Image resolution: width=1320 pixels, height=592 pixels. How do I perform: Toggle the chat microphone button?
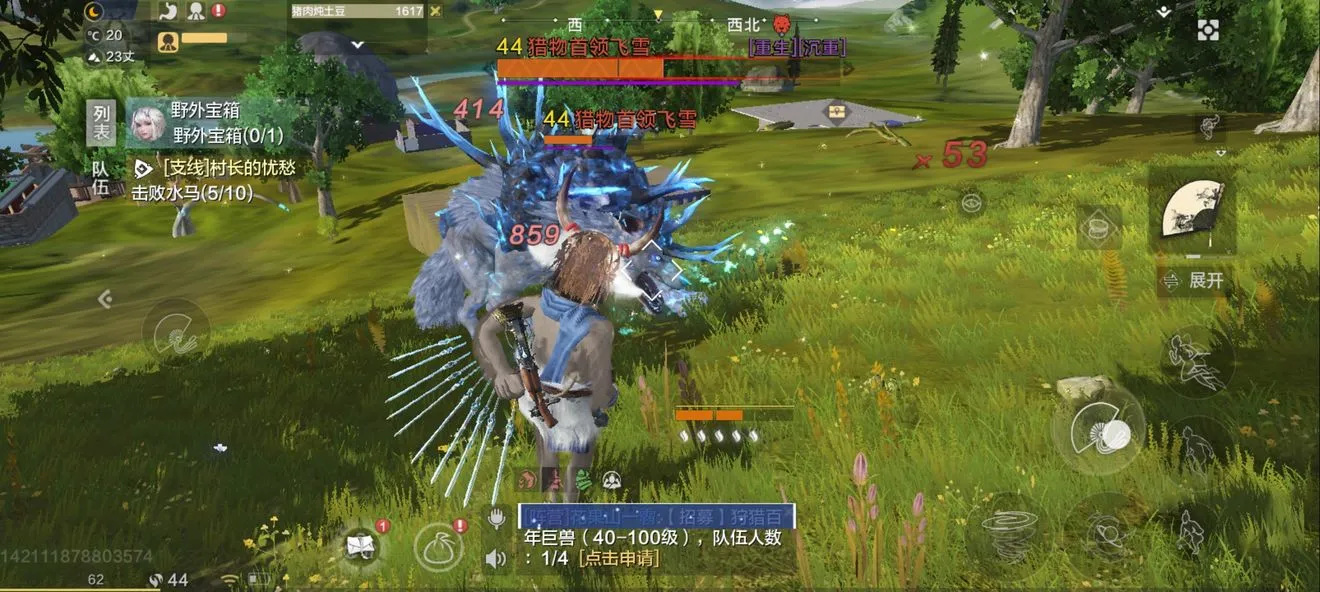(x=496, y=517)
